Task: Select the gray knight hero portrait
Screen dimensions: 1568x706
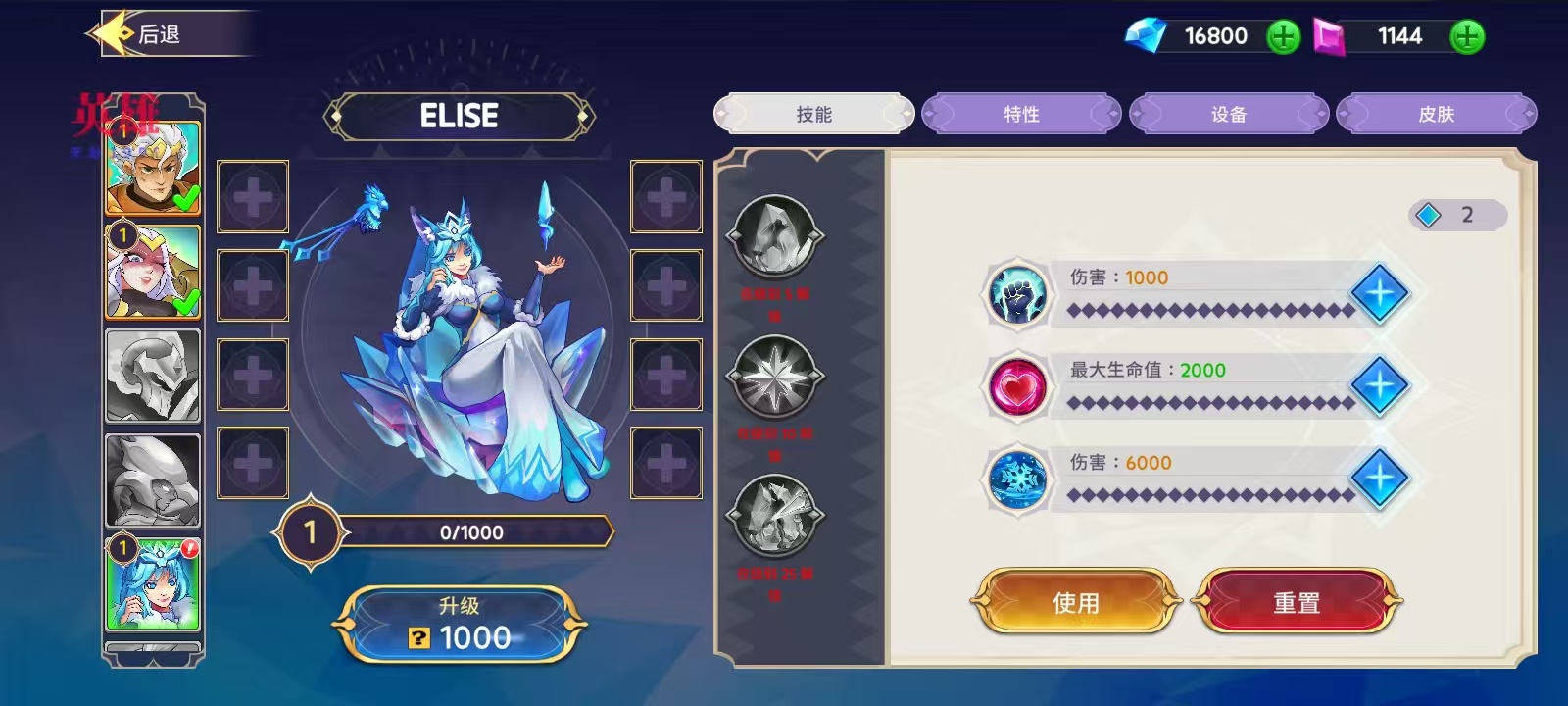Action: point(152,374)
